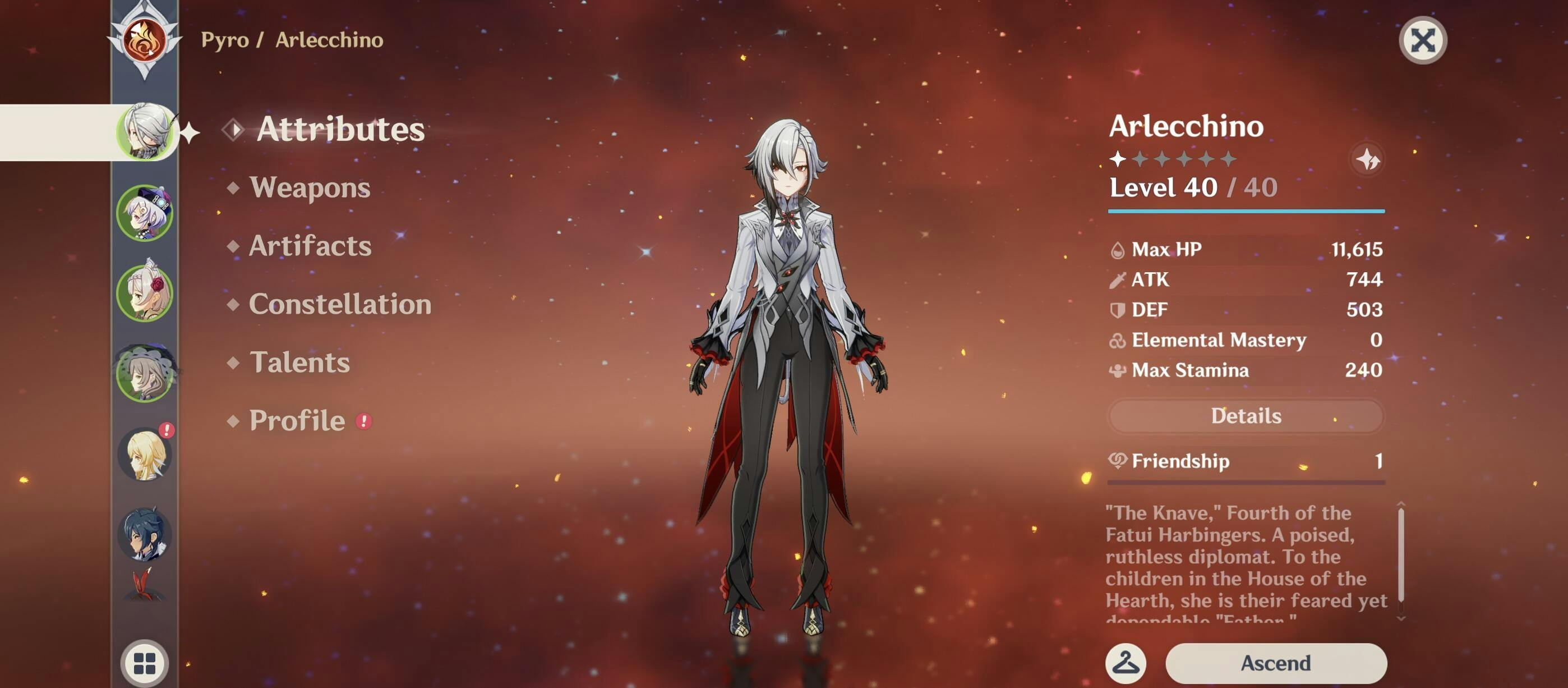The height and width of the screenshot is (688, 1568).
Task: Select the grey-haired character with dark hat
Action: click(x=145, y=374)
